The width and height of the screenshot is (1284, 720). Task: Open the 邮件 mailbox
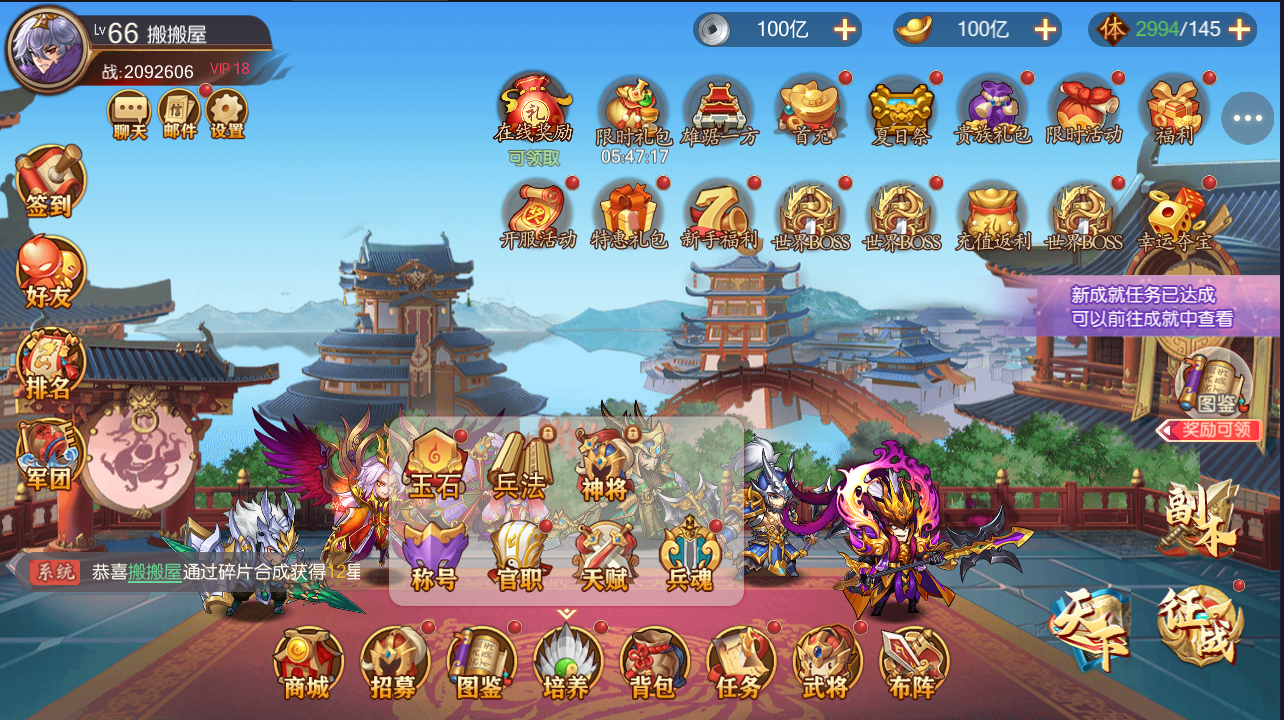click(179, 112)
